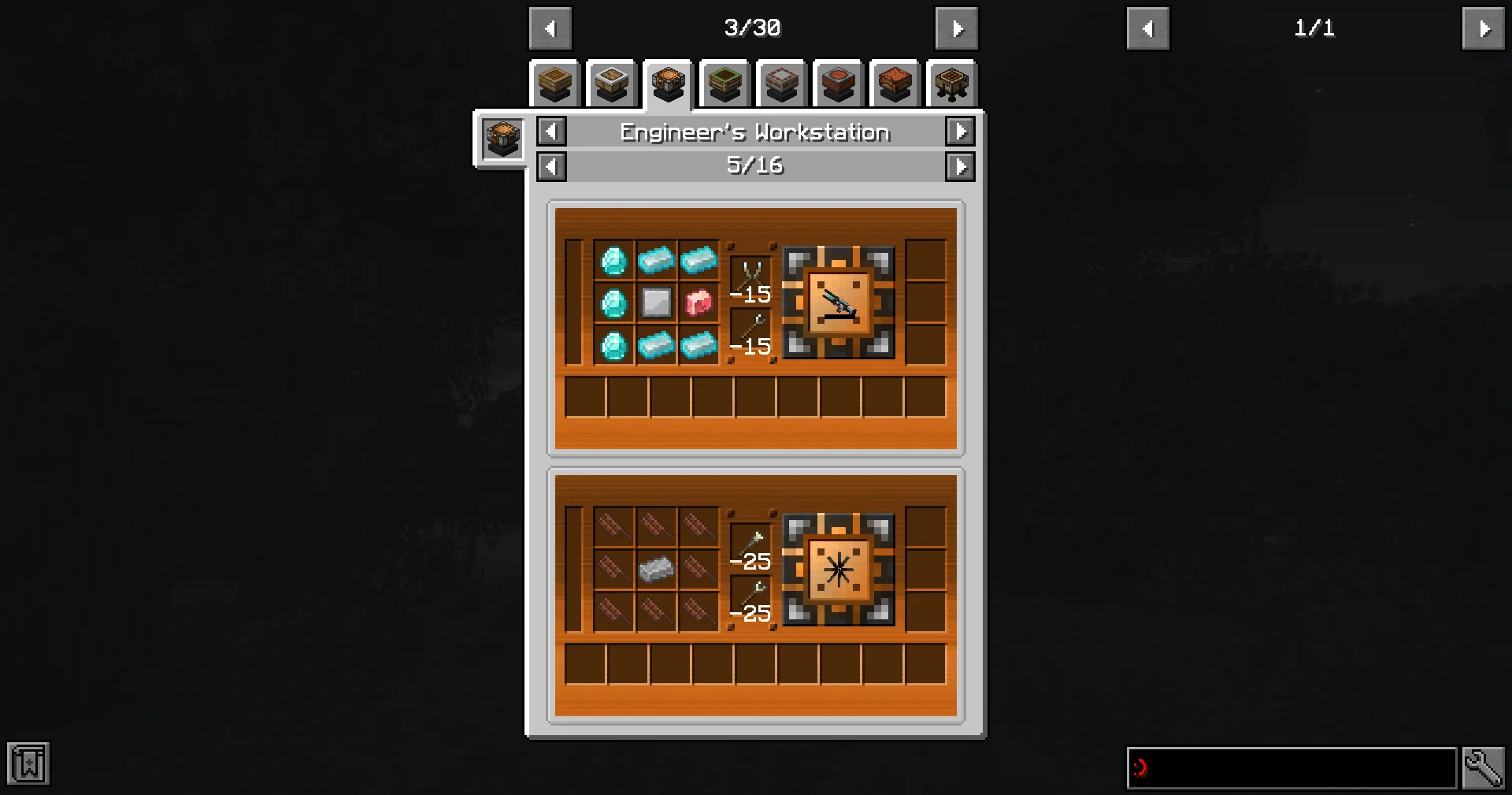Choose the worktable tab with legs

[x=952, y=84]
